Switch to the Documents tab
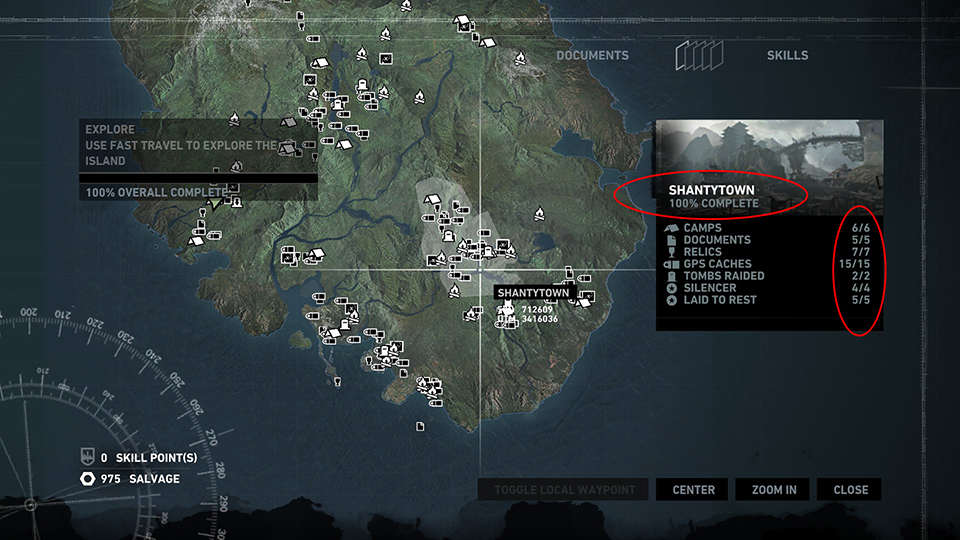Image resolution: width=960 pixels, height=540 pixels. click(592, 55)
